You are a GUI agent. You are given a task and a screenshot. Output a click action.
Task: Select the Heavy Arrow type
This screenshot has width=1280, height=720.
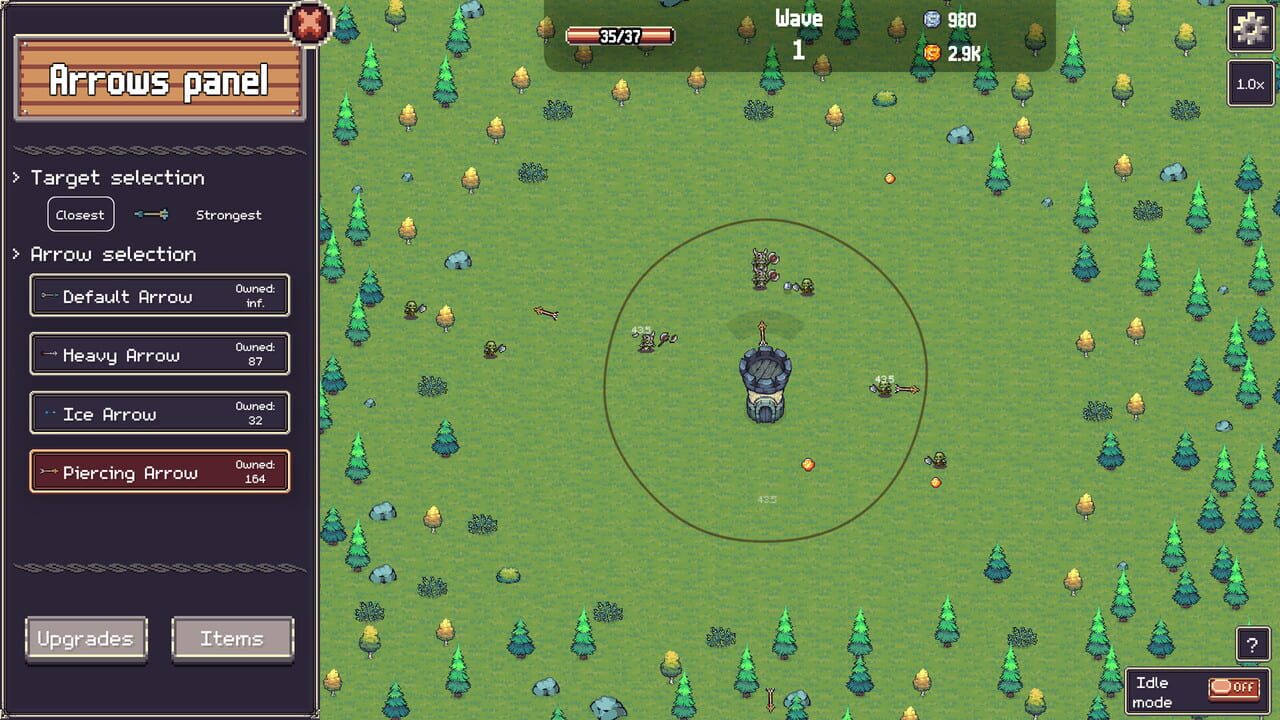click(159, 354)
